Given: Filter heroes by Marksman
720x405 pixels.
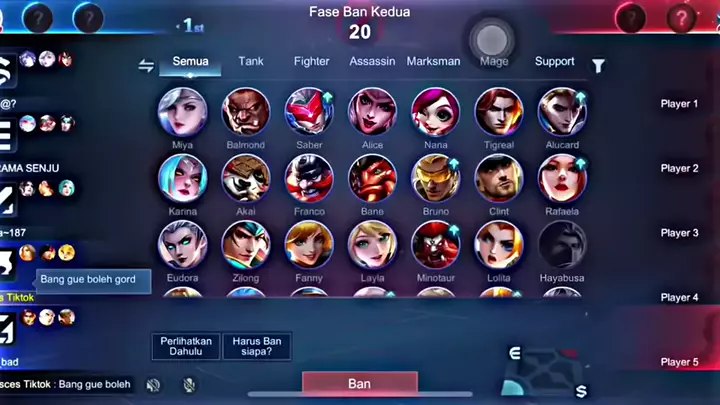Looking at the screenshot, I should (x=433, y=61).
